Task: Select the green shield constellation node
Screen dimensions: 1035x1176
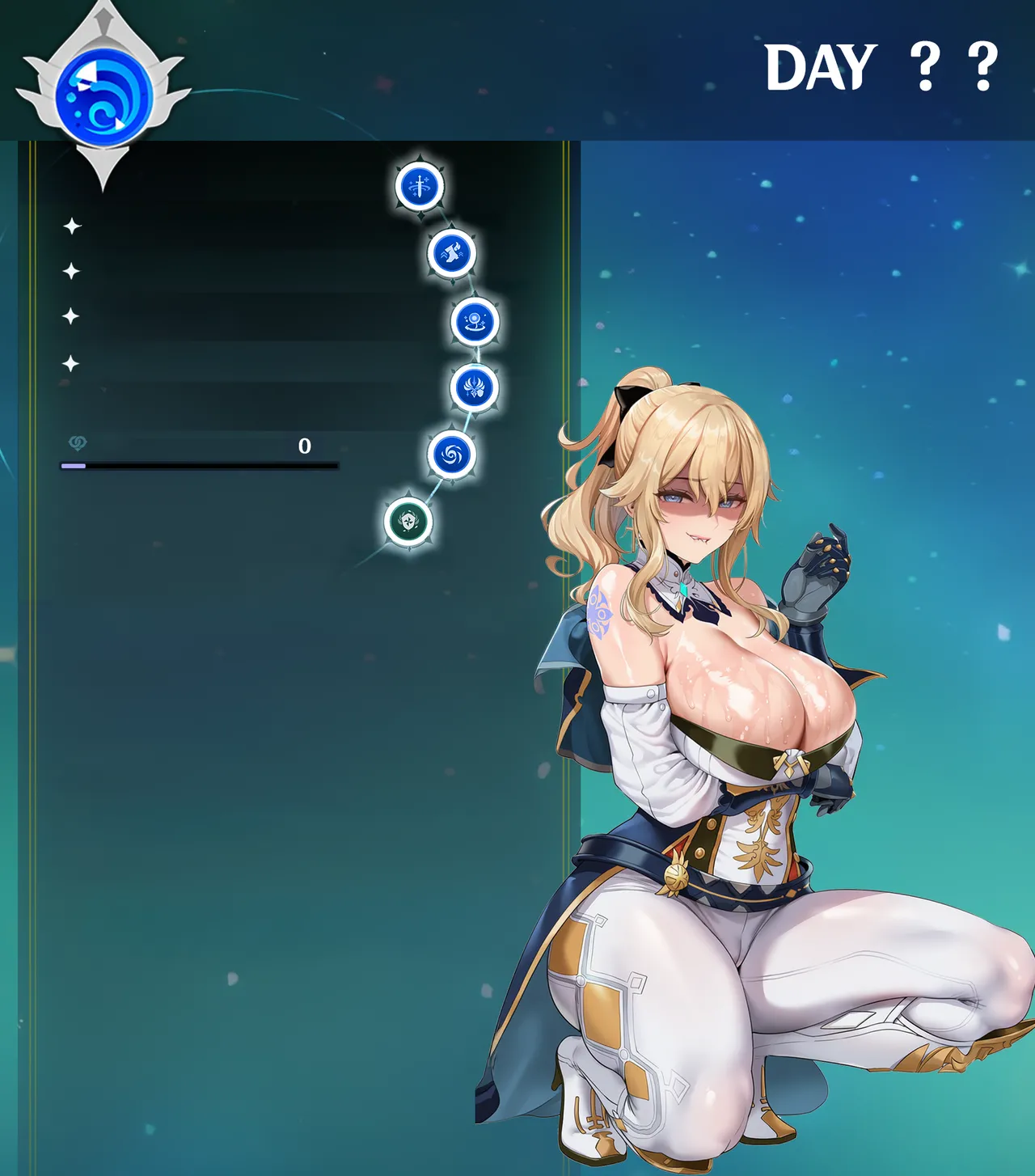Action: click(408, 522)
